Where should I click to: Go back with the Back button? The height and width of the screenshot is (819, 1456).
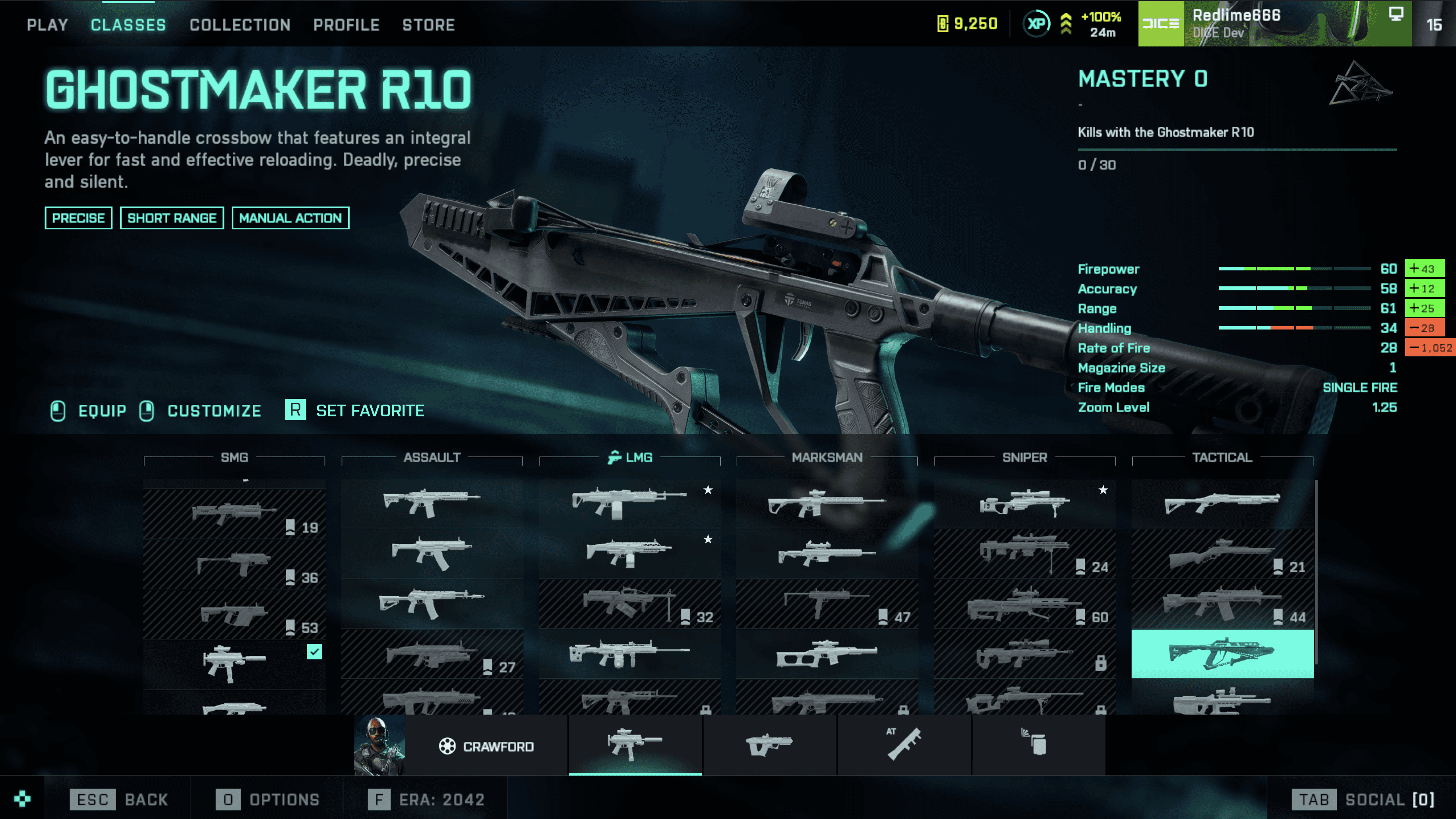[119, 799]
